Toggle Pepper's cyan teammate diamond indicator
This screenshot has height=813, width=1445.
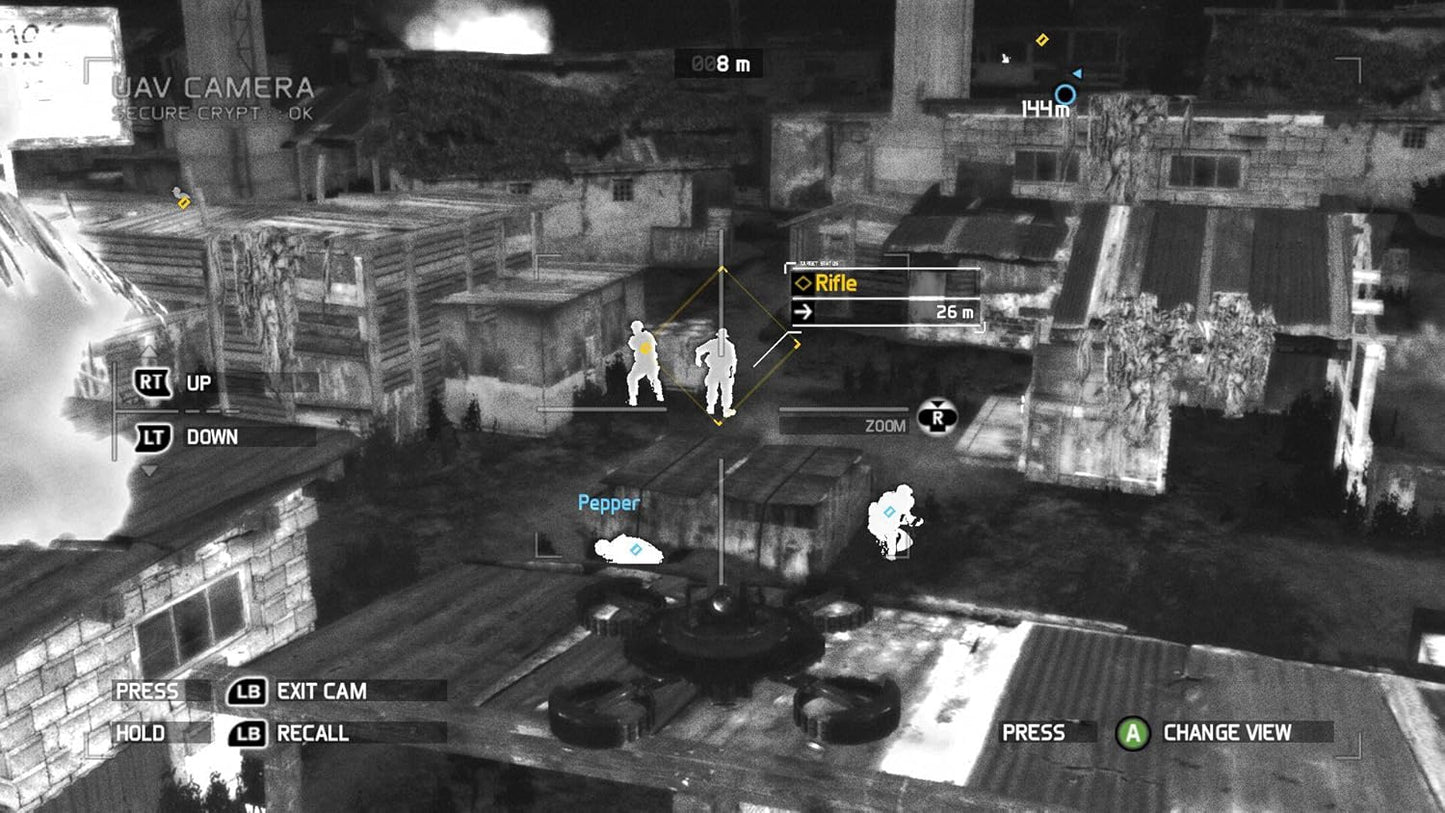634,547
